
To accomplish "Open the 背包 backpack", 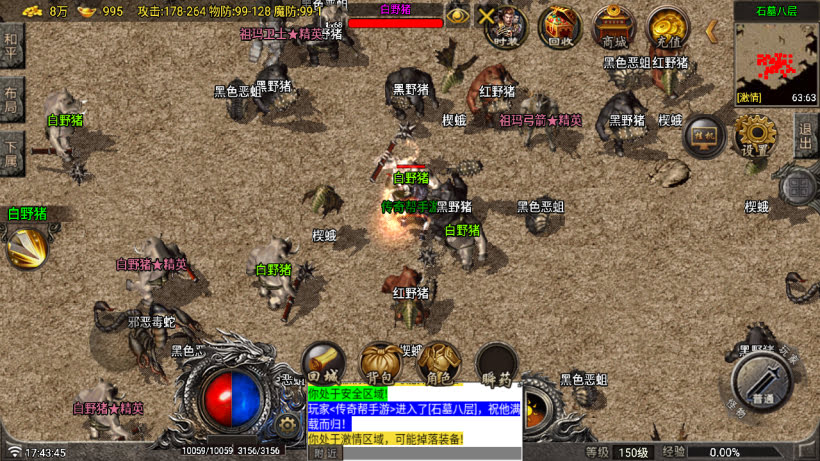I will coord(381,363).
